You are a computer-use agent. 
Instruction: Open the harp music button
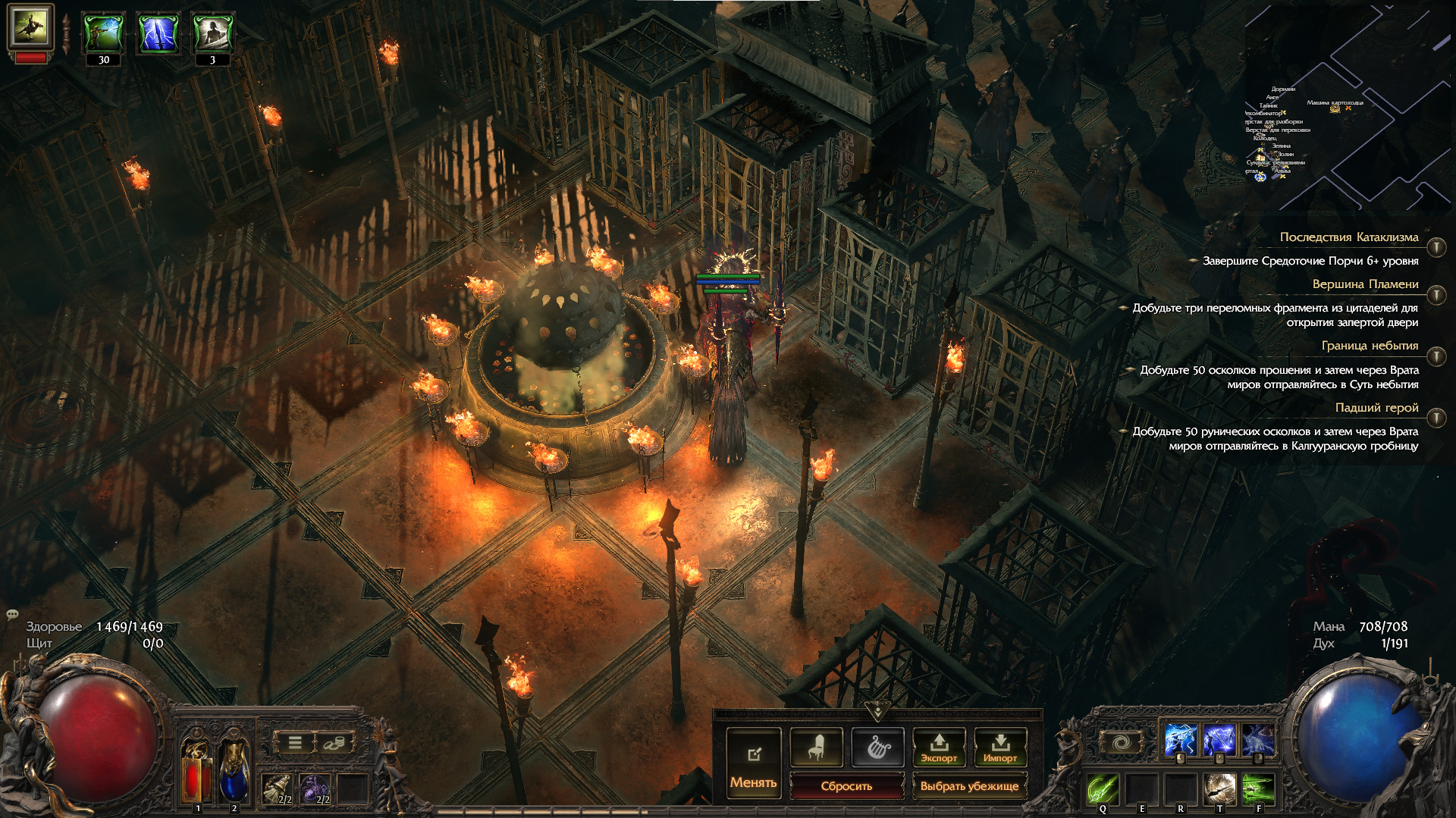(x=877, y=747)
